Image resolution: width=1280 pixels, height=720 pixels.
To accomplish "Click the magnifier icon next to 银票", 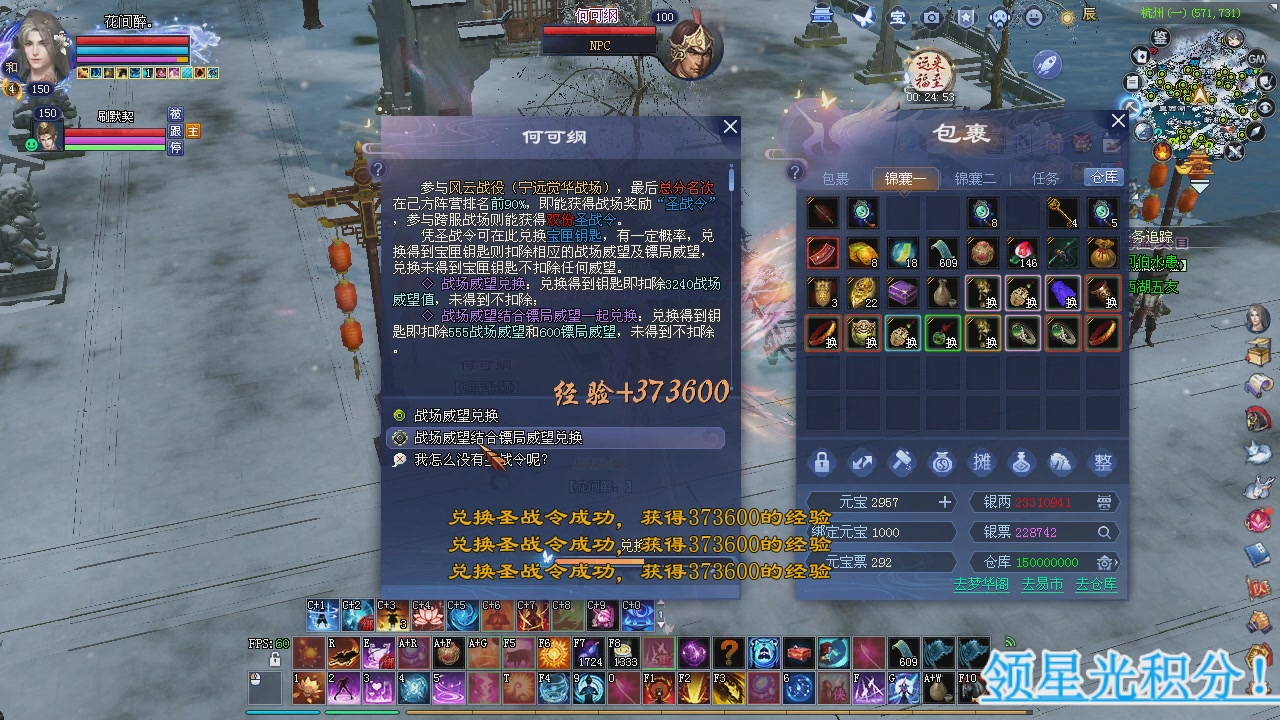I will pyautogui.click(x=1103, y=533).
